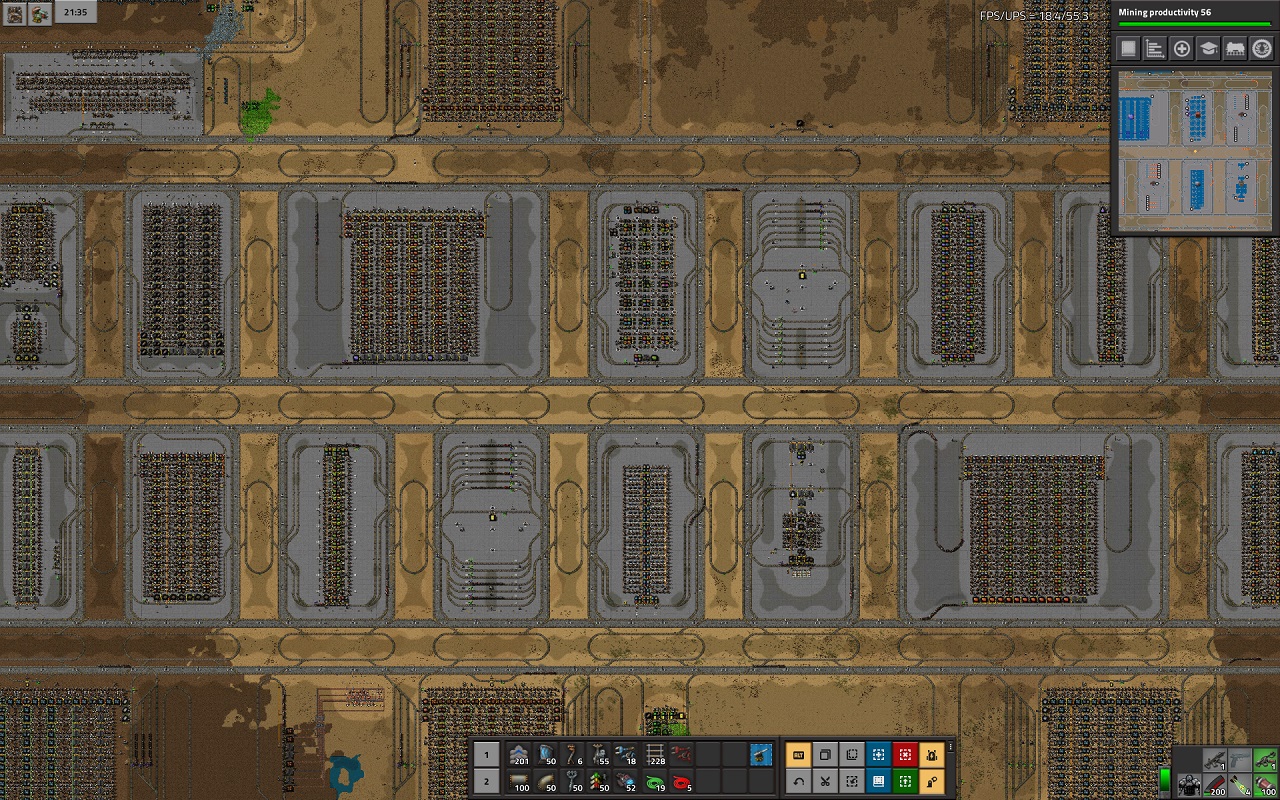Activate the undo arrow shortcut
Screen dimensions: 1280x800
tap(798, 782)
